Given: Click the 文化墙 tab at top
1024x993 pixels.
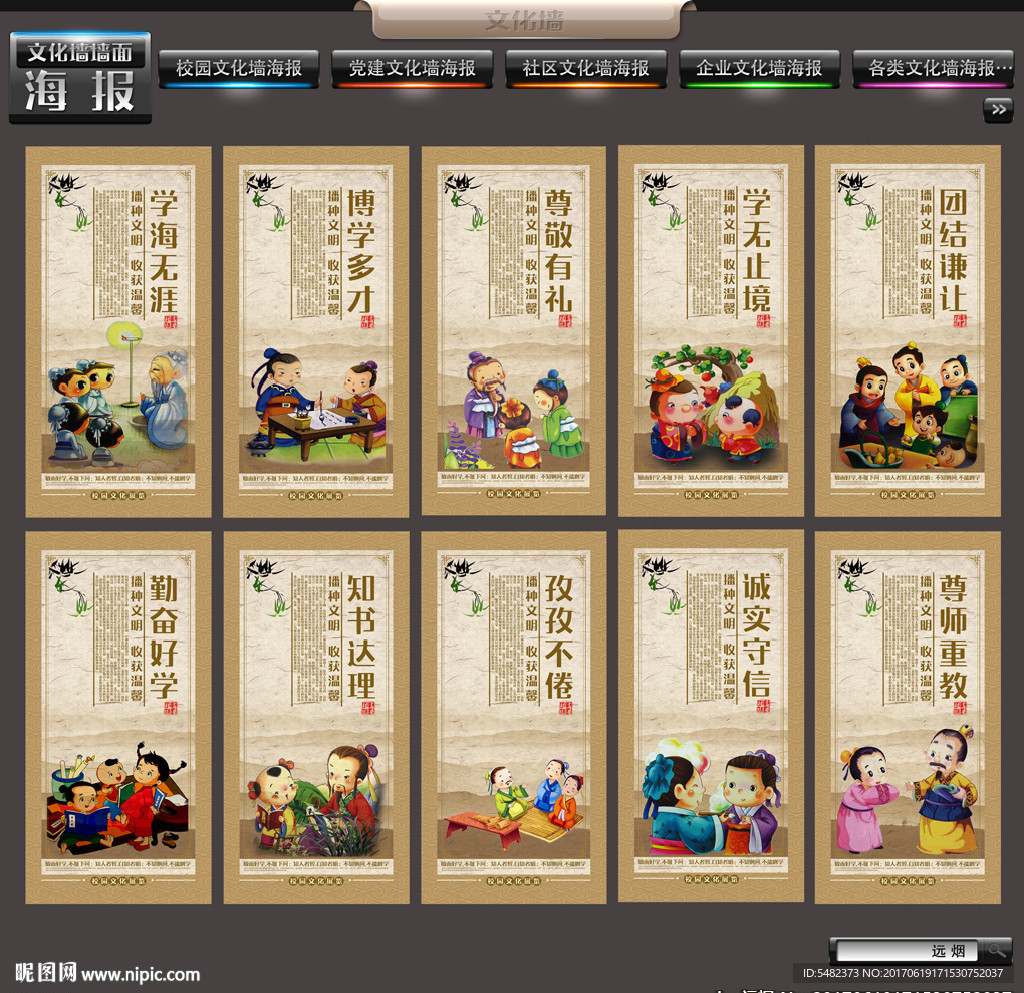Looking at the screenshot, I should (524, 20).
